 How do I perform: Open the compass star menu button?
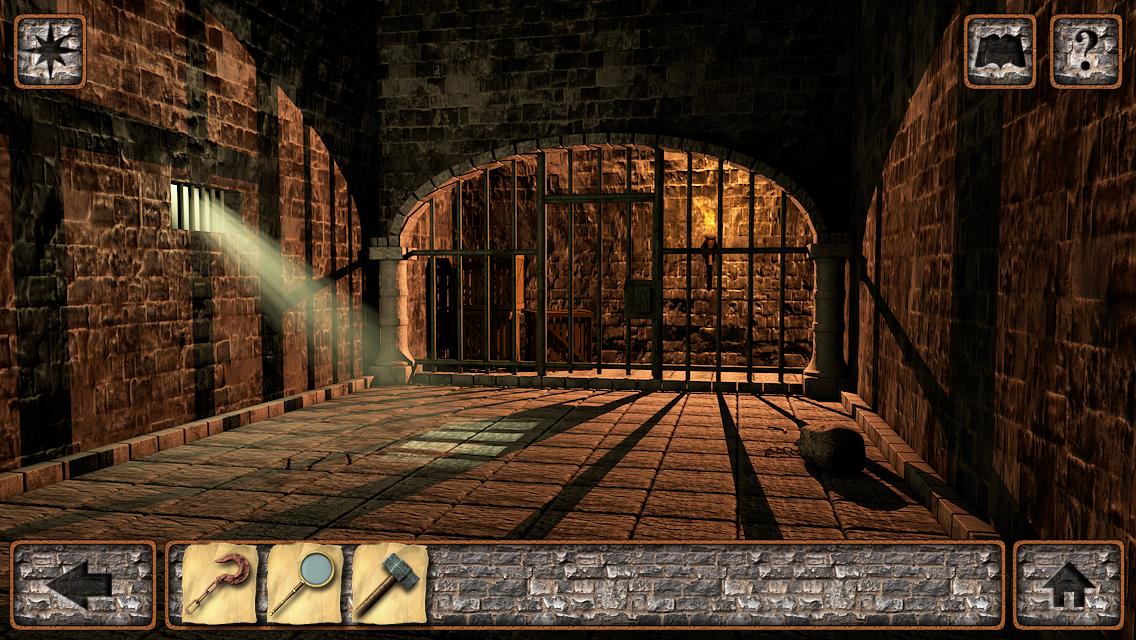50,51
